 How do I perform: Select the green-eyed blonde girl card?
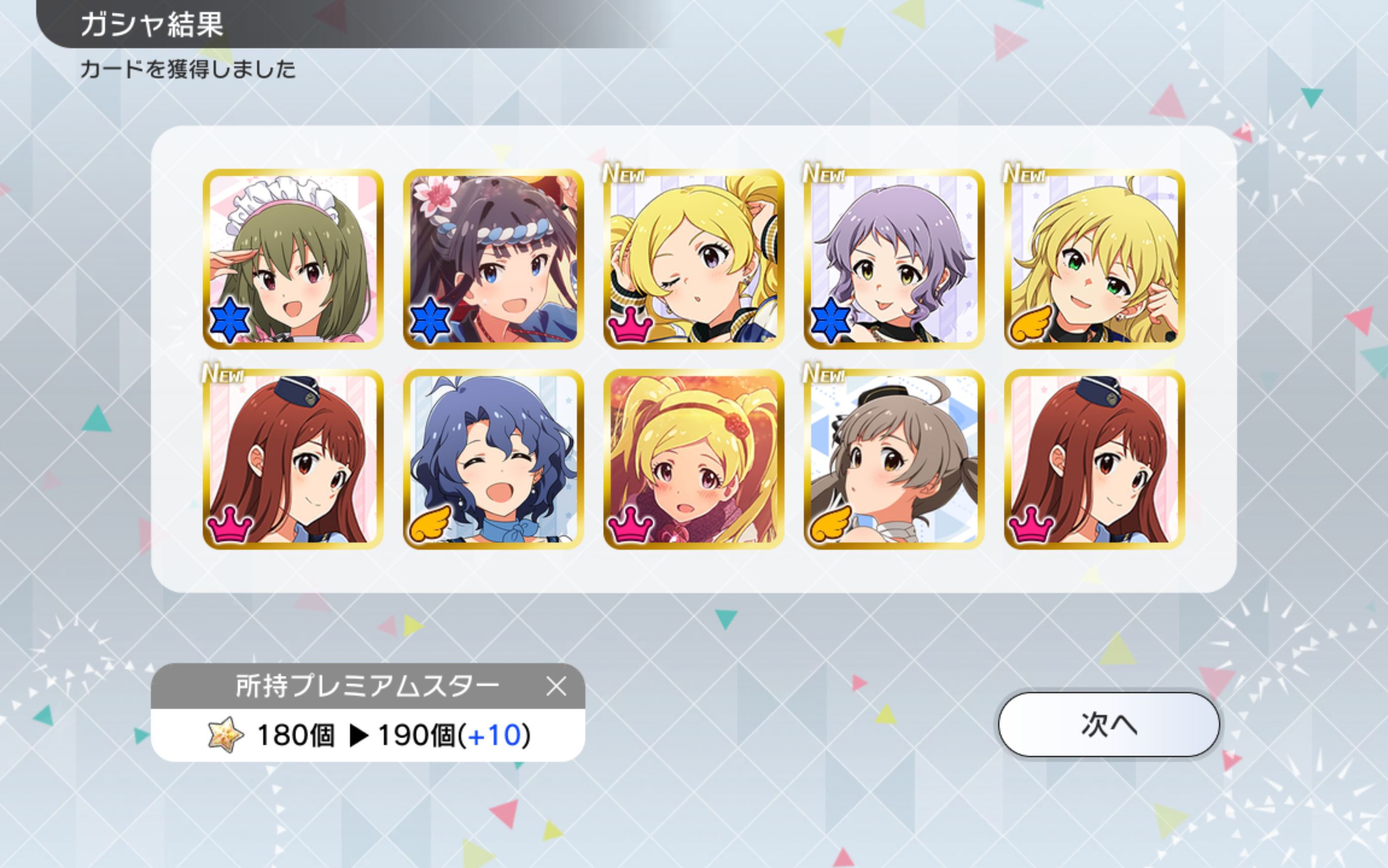(x=1094, y=259)
